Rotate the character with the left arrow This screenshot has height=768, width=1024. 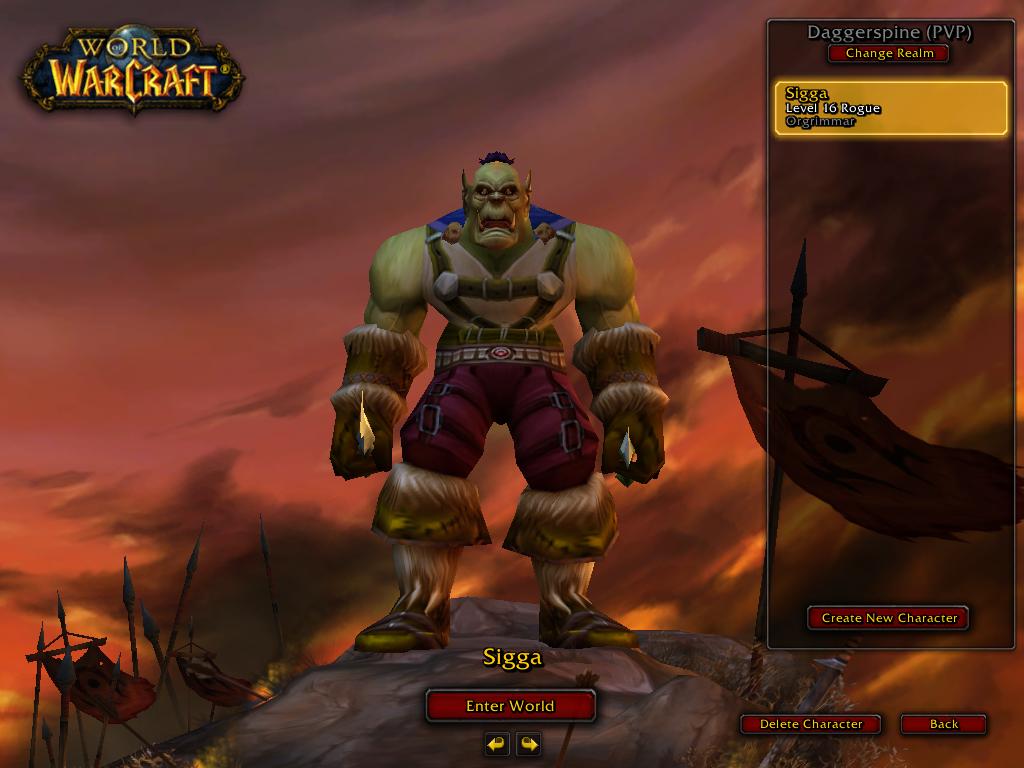point(496,744)
